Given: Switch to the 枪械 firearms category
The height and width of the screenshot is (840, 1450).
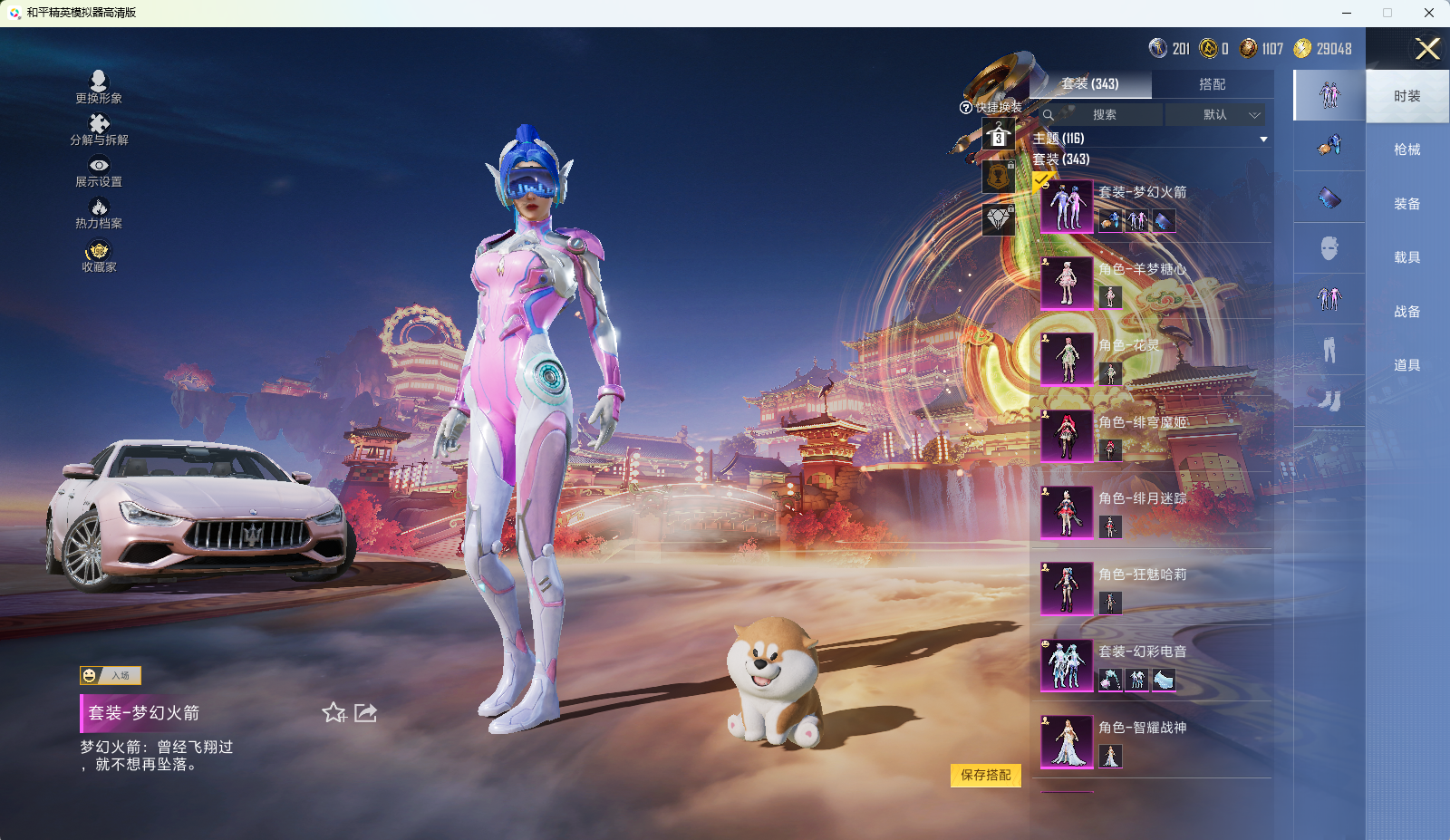Looking at the screenshot, I should [1406, 150].
